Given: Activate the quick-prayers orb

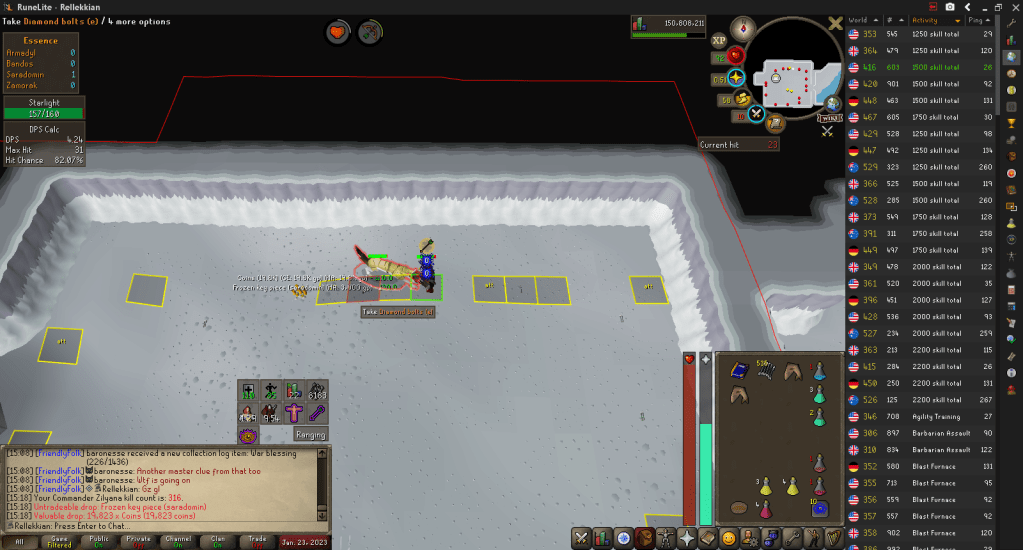Looking at the screenshot, I should [736, 76].
